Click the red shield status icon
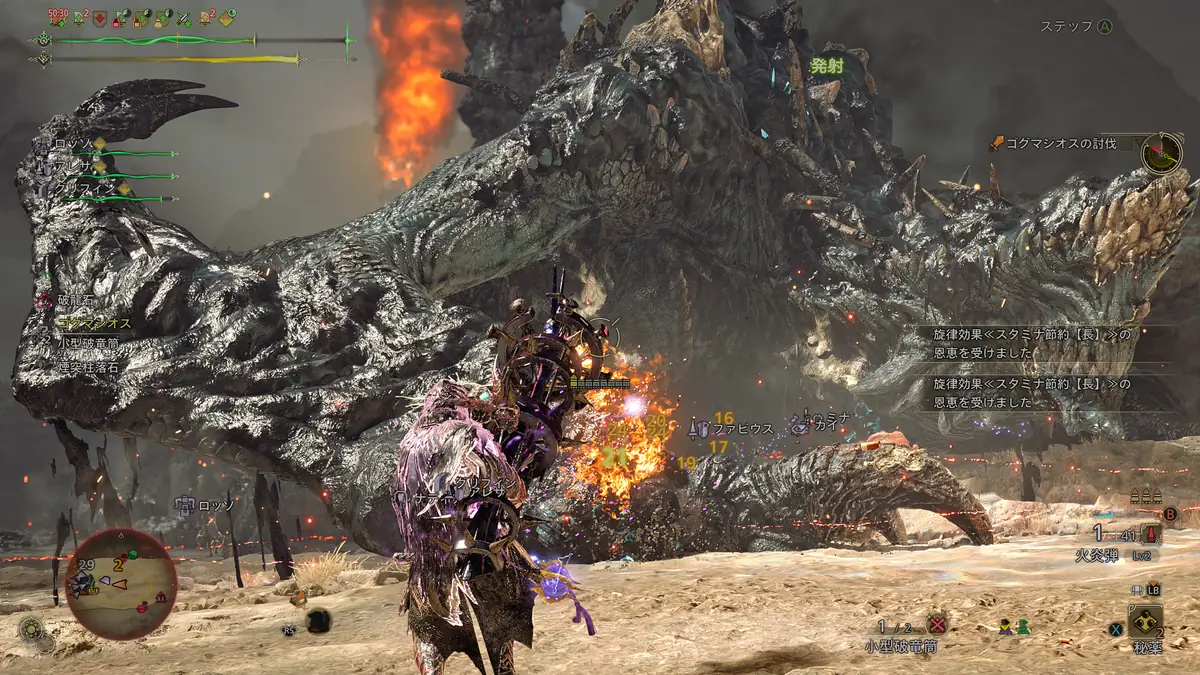Viewport: 1200px width, 675px height. (100, 17)
